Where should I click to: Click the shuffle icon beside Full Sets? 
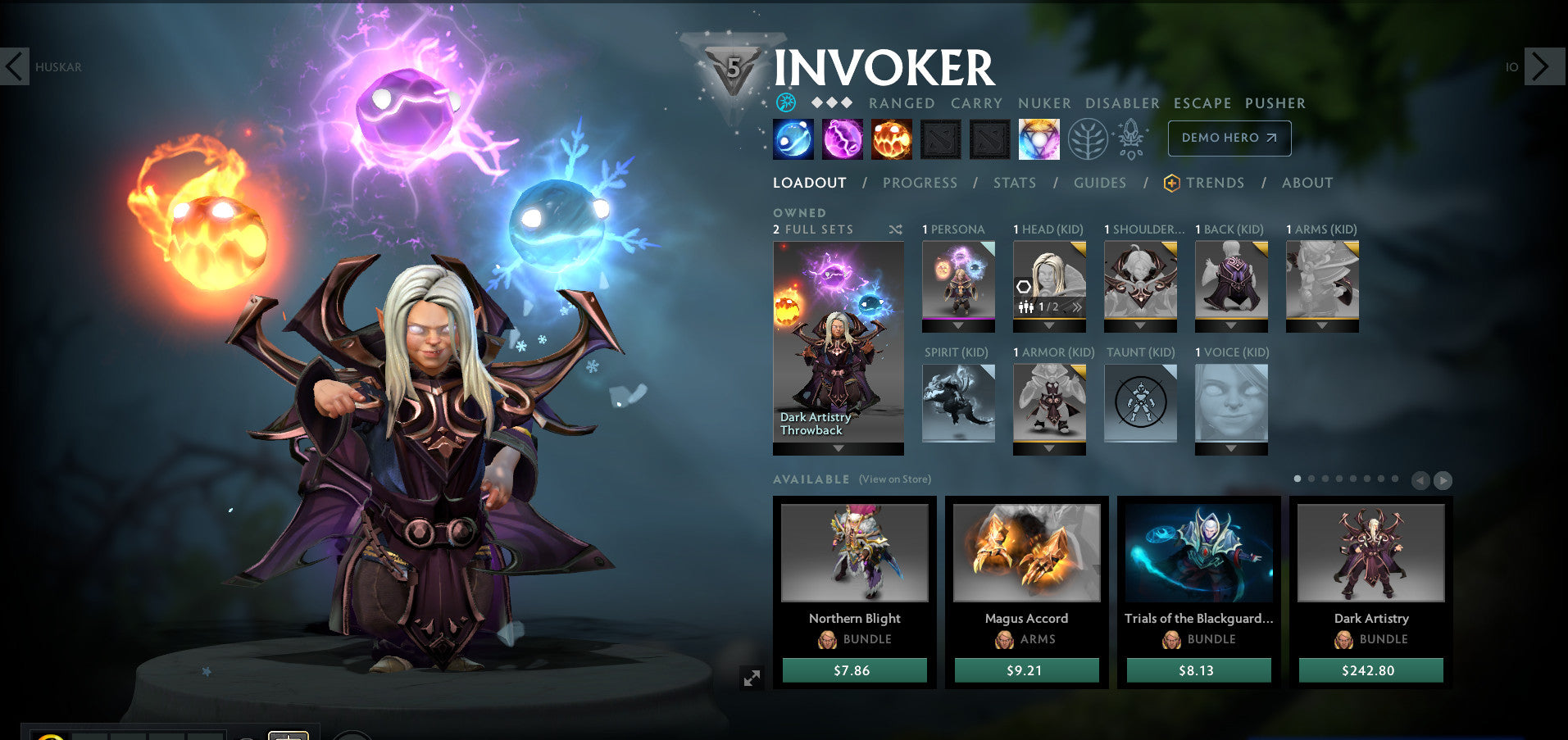tap(894, 230)
